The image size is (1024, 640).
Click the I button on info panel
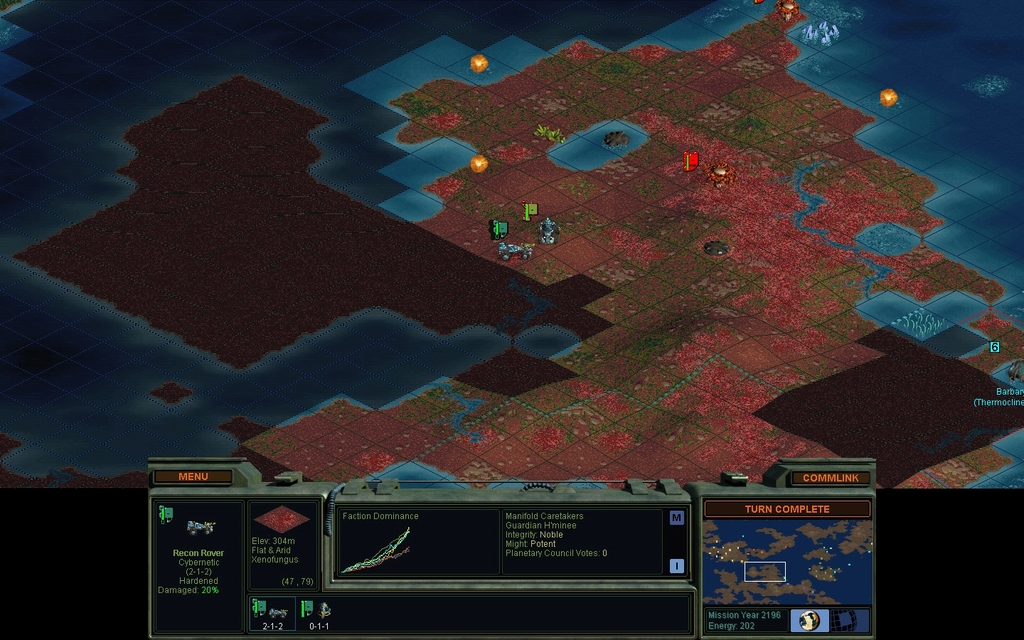pos(676,566)
